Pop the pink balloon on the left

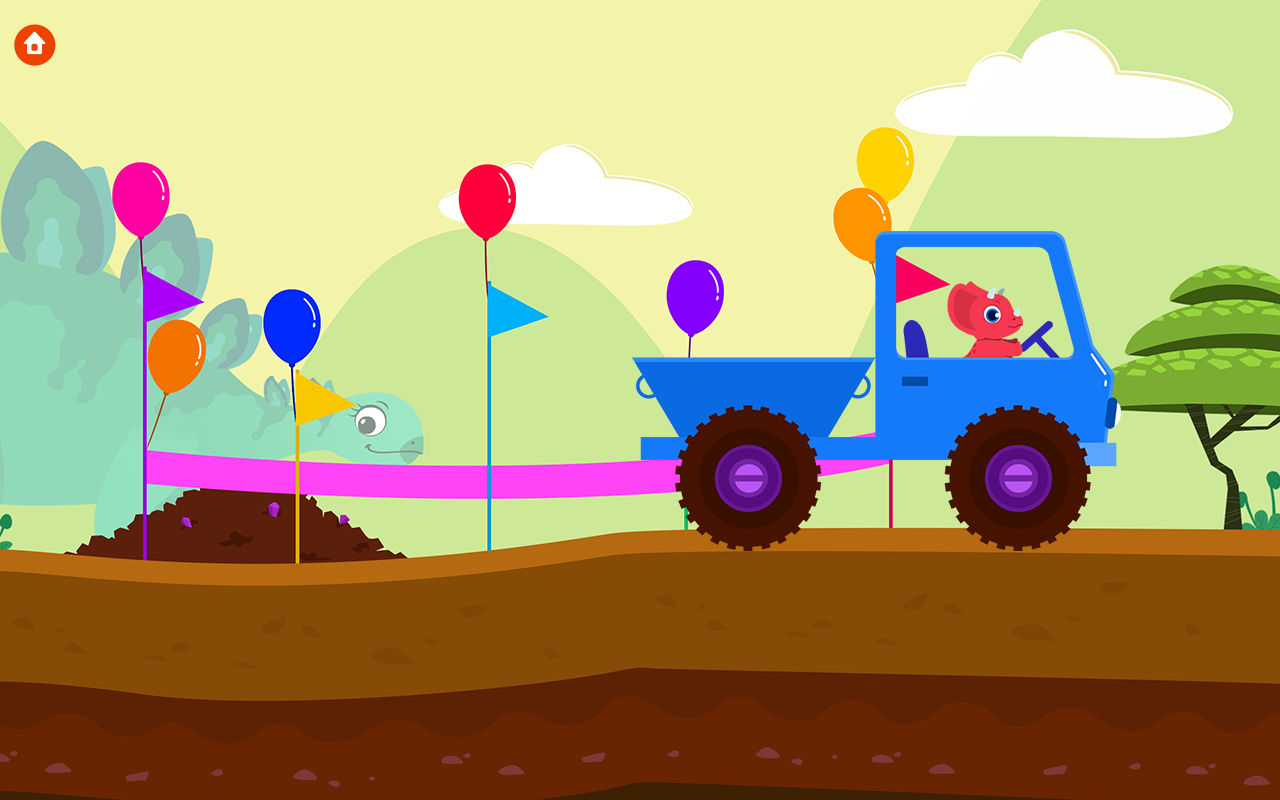point(143,194)
